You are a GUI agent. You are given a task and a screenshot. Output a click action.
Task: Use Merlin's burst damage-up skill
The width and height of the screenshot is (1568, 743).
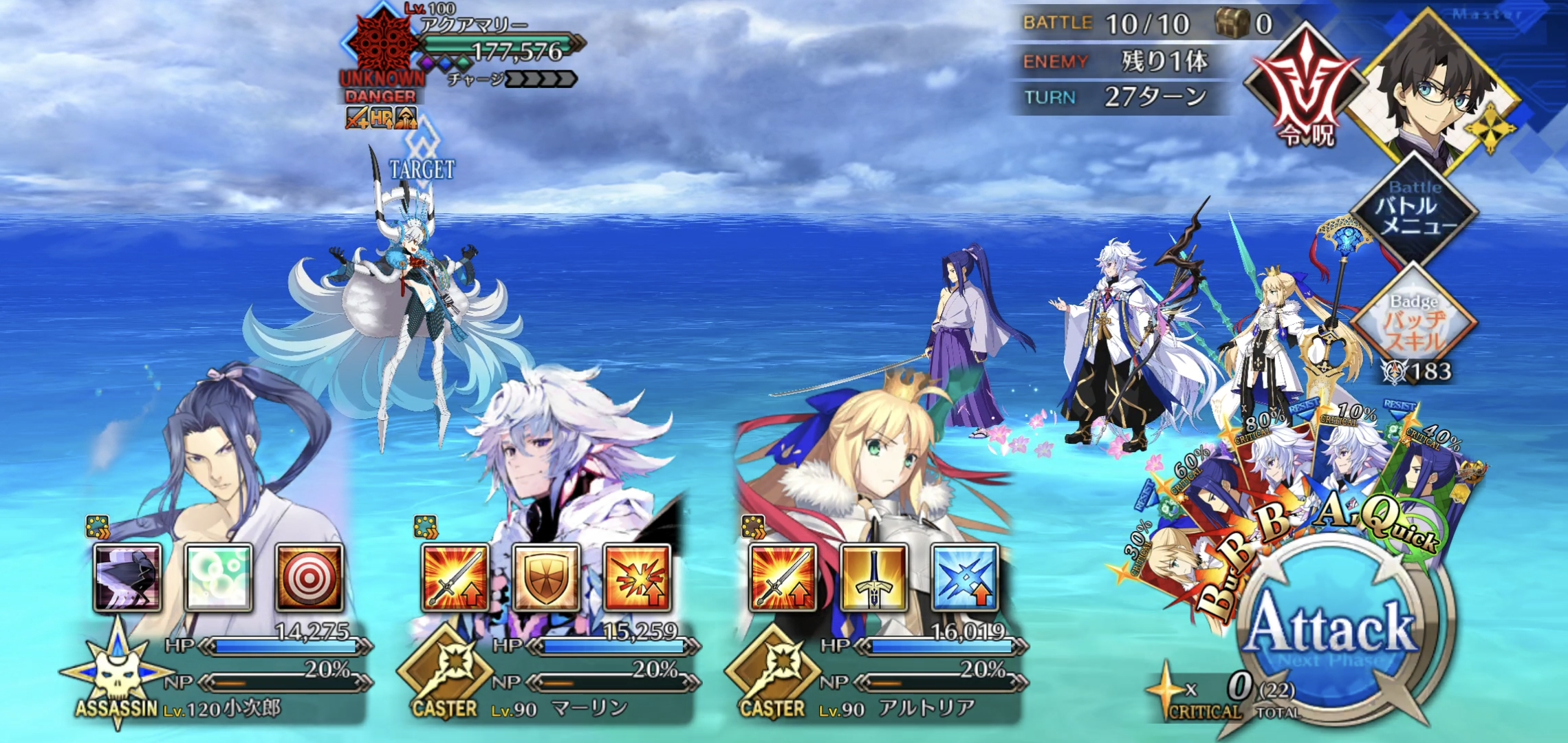636,578
